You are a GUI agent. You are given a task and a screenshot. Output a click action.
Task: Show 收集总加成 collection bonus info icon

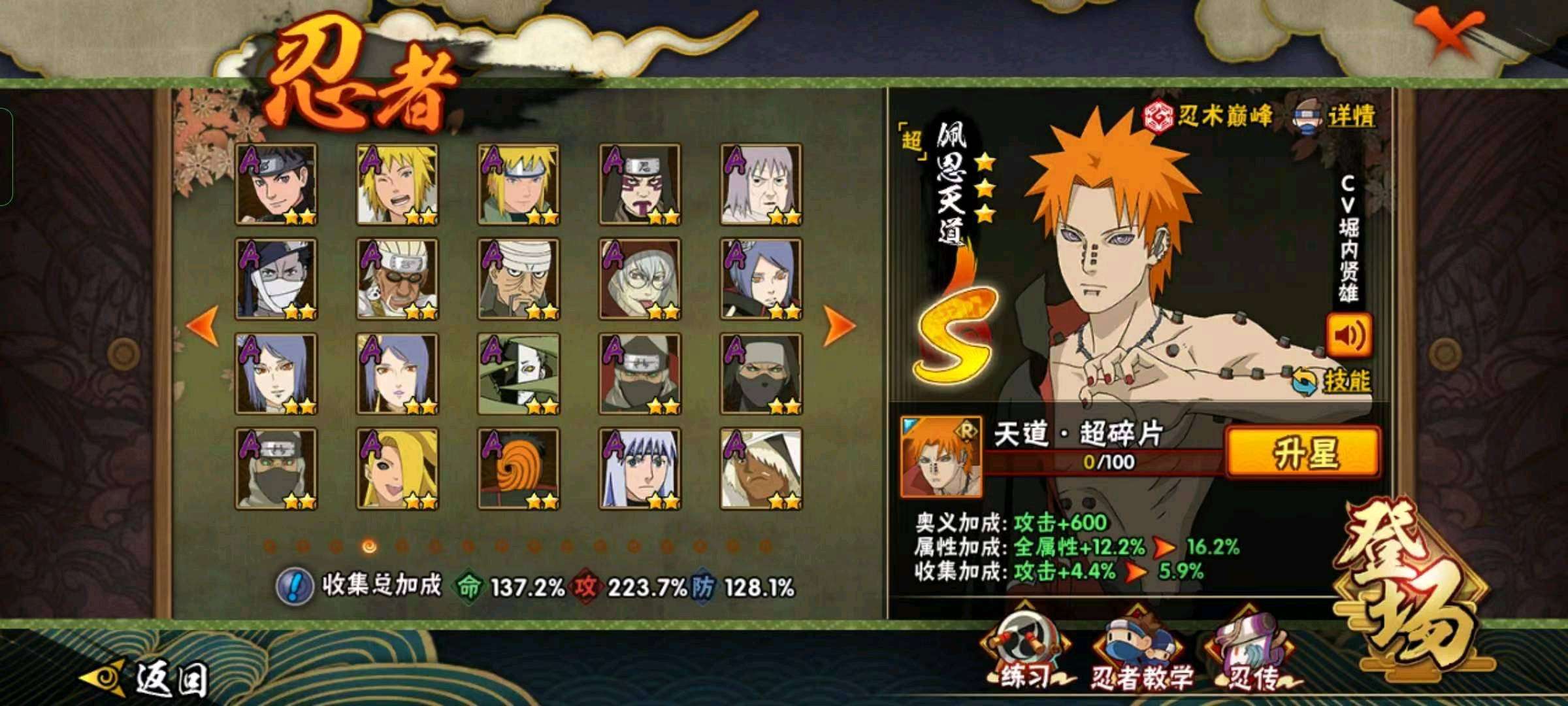click(295, 586)
